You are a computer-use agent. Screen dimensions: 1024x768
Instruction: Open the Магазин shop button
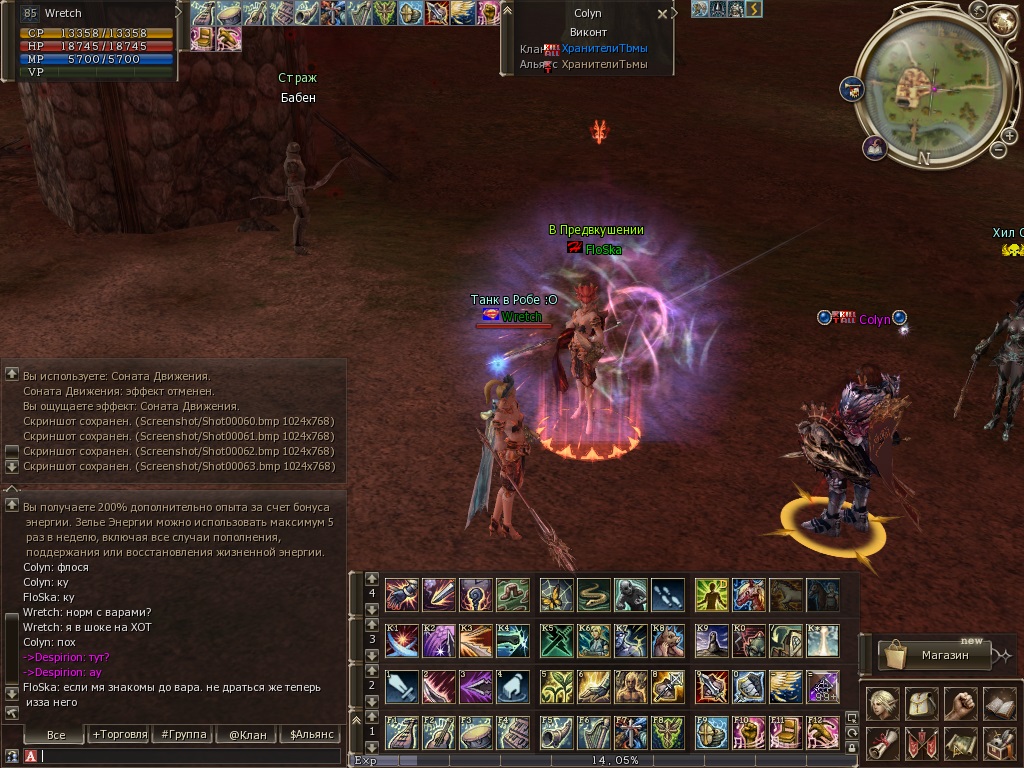[x=935, y=656]
